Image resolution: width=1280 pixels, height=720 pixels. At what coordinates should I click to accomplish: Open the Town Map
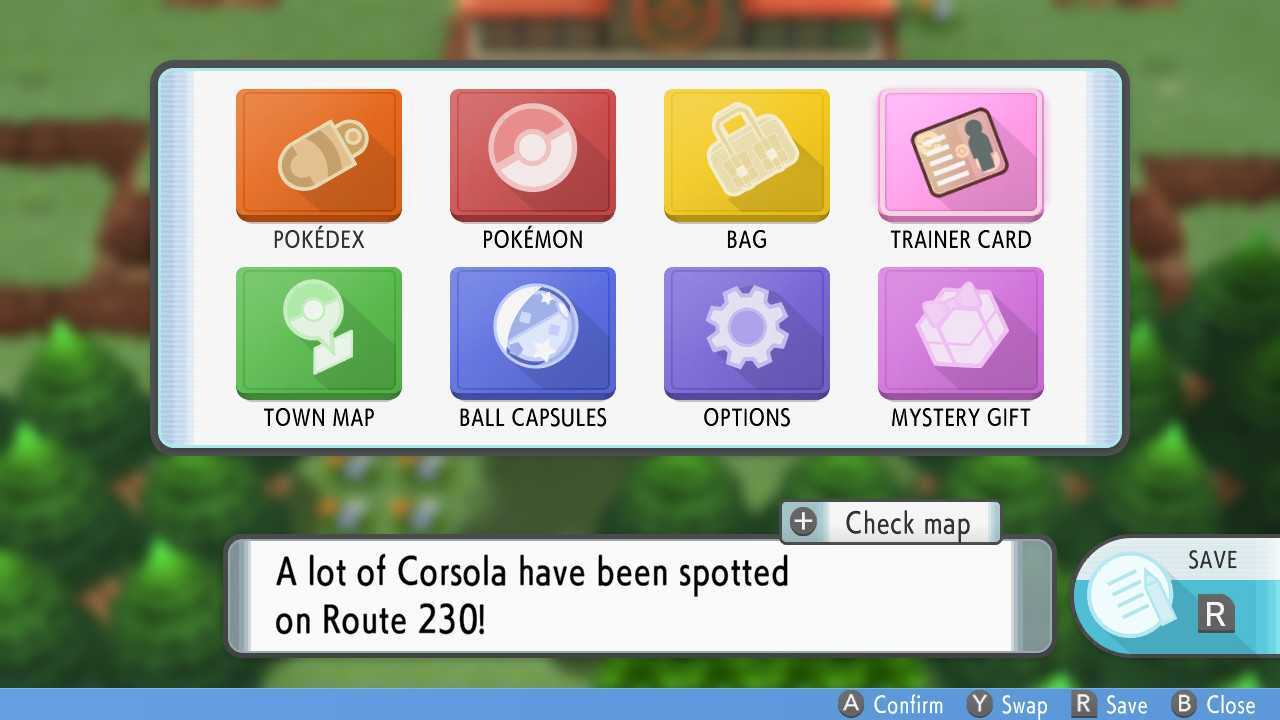pyautogui.click(x=318, y=332)
